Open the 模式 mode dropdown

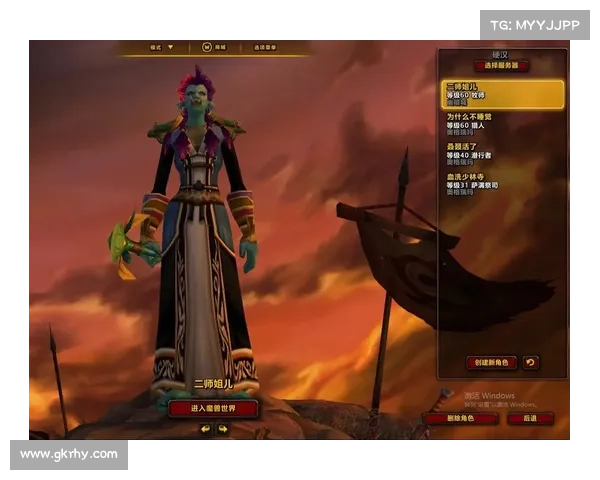click(x=161, y=47)
